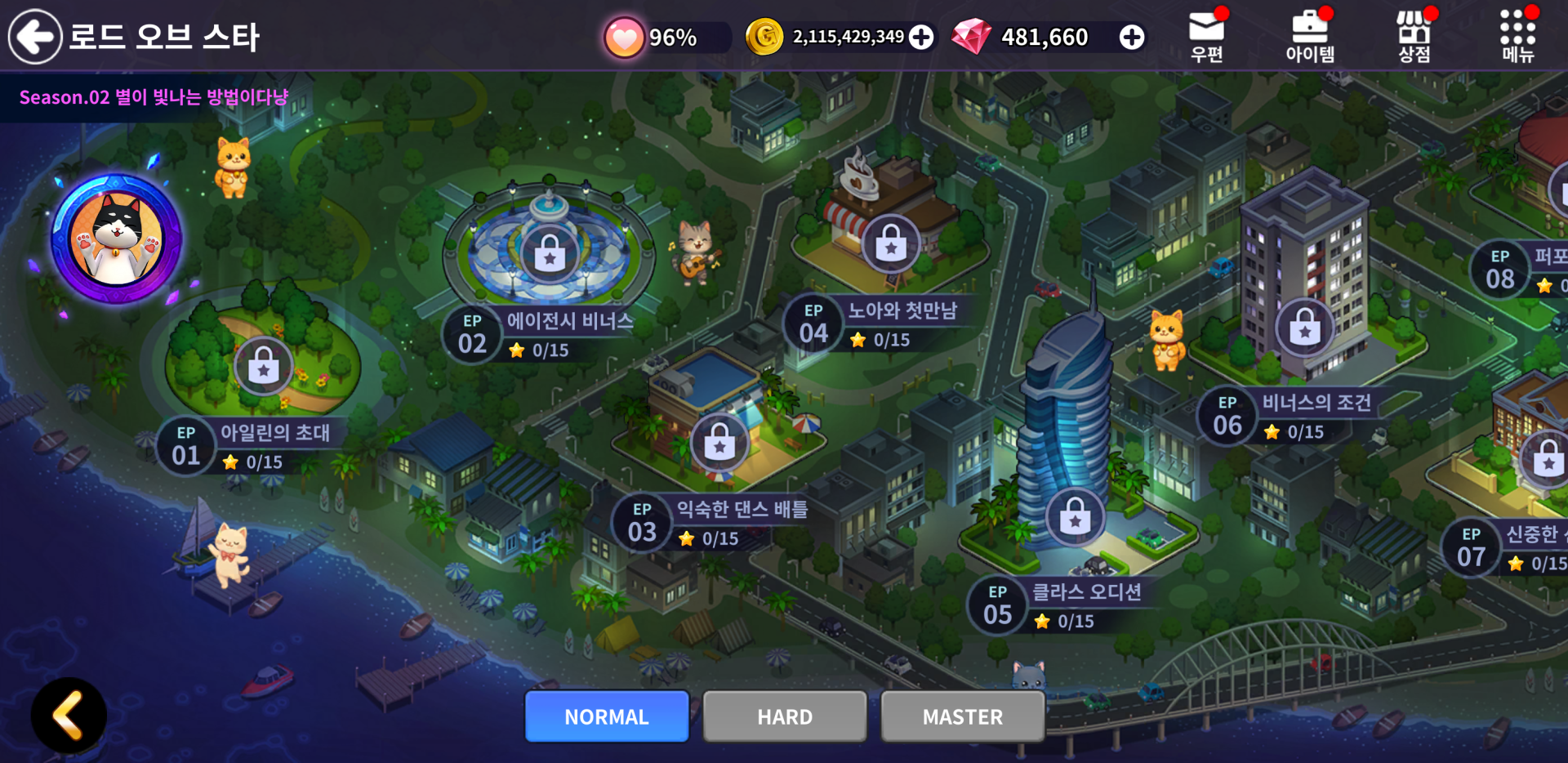Add more gold coins with plus button

pyautogui.click(x=921, y=37)
